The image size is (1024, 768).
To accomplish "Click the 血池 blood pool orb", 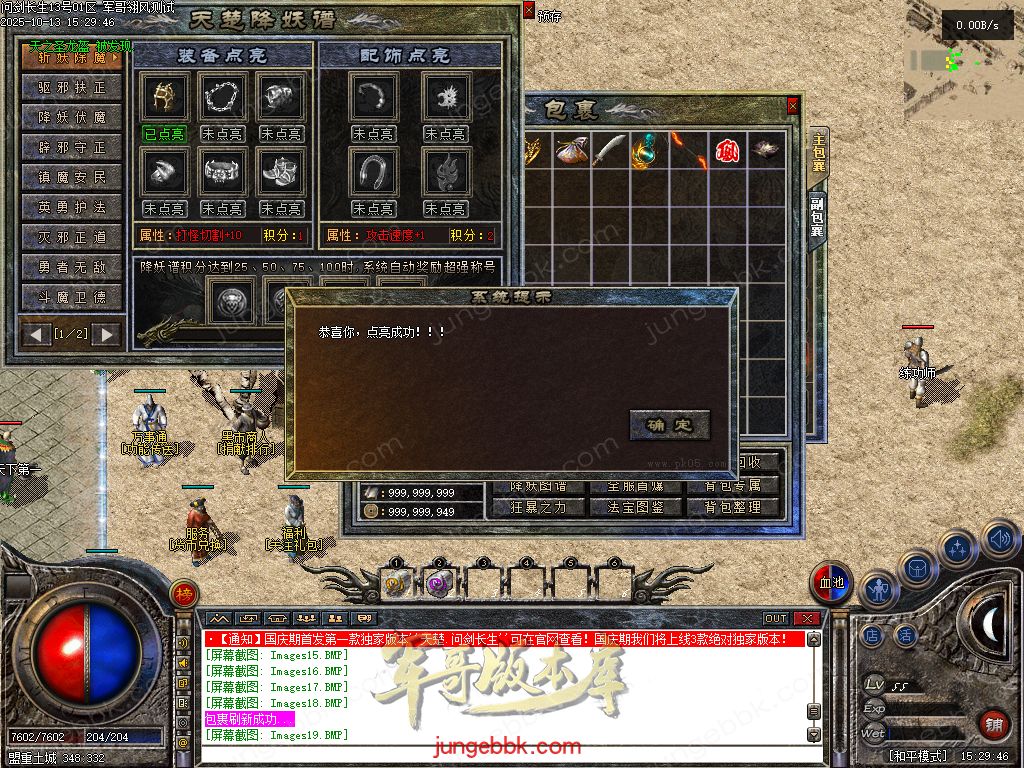I will click(x=831, y=582).
